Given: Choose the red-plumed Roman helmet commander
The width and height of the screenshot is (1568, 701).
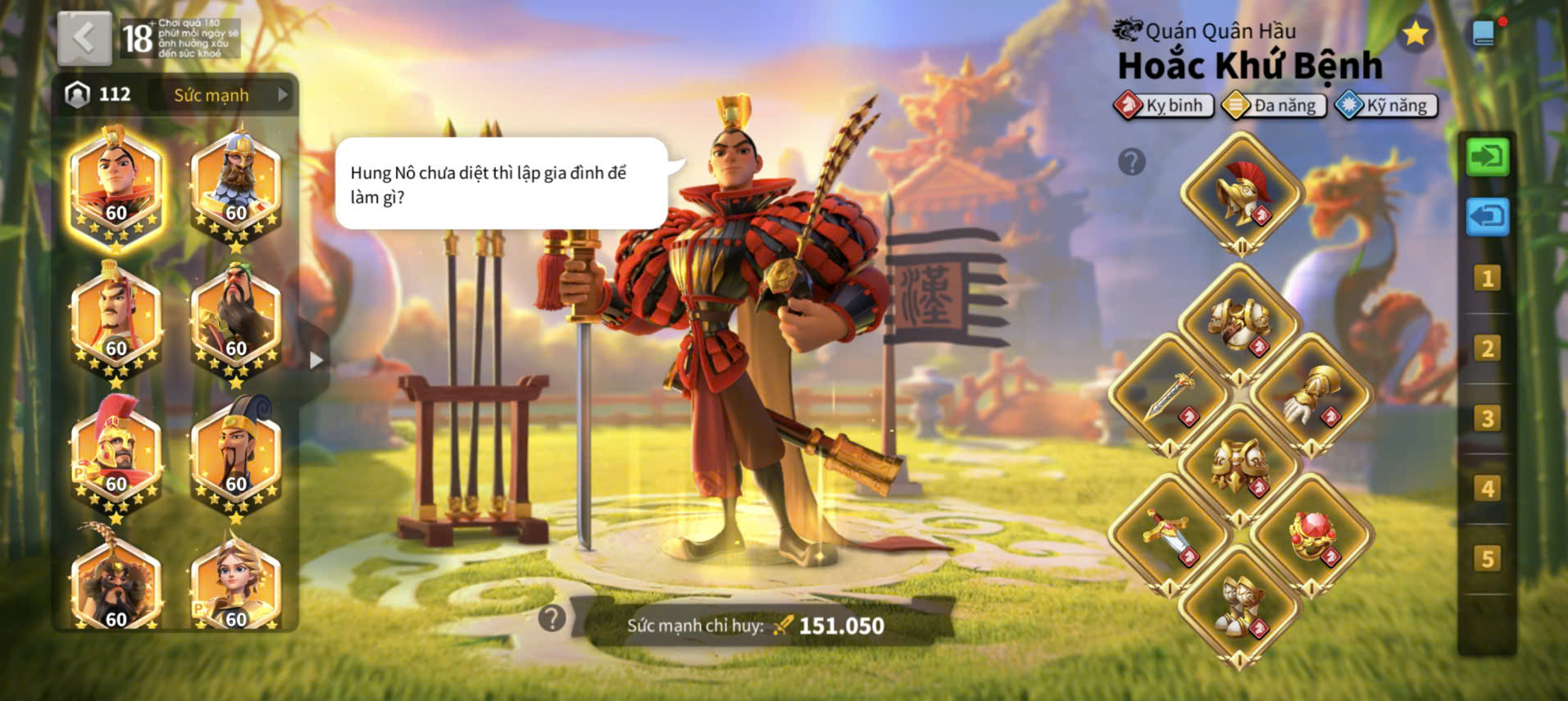Looking at the screenshot, I should pos(116,455).
